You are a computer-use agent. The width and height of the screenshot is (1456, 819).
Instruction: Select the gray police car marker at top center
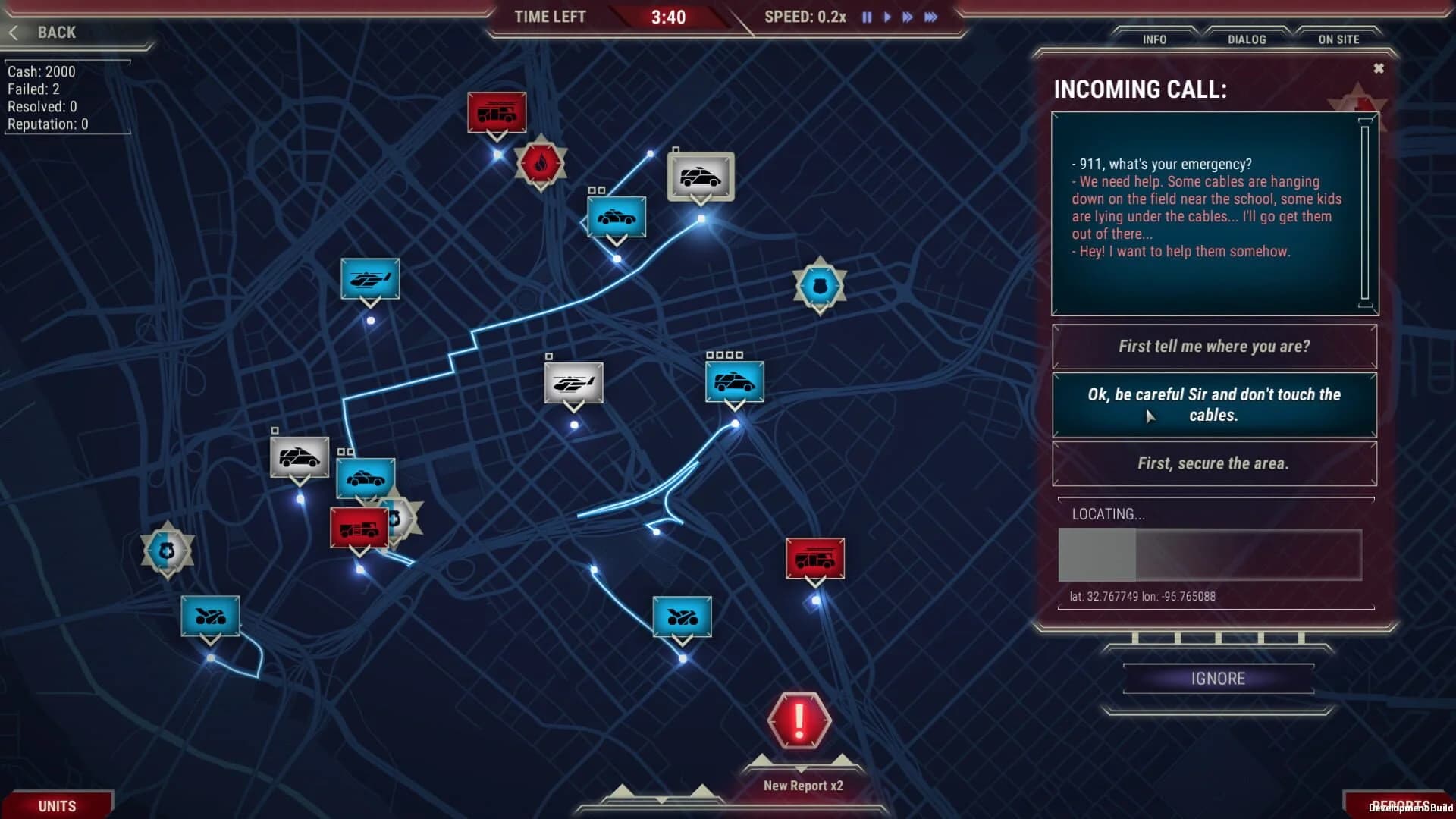(700, 177)
